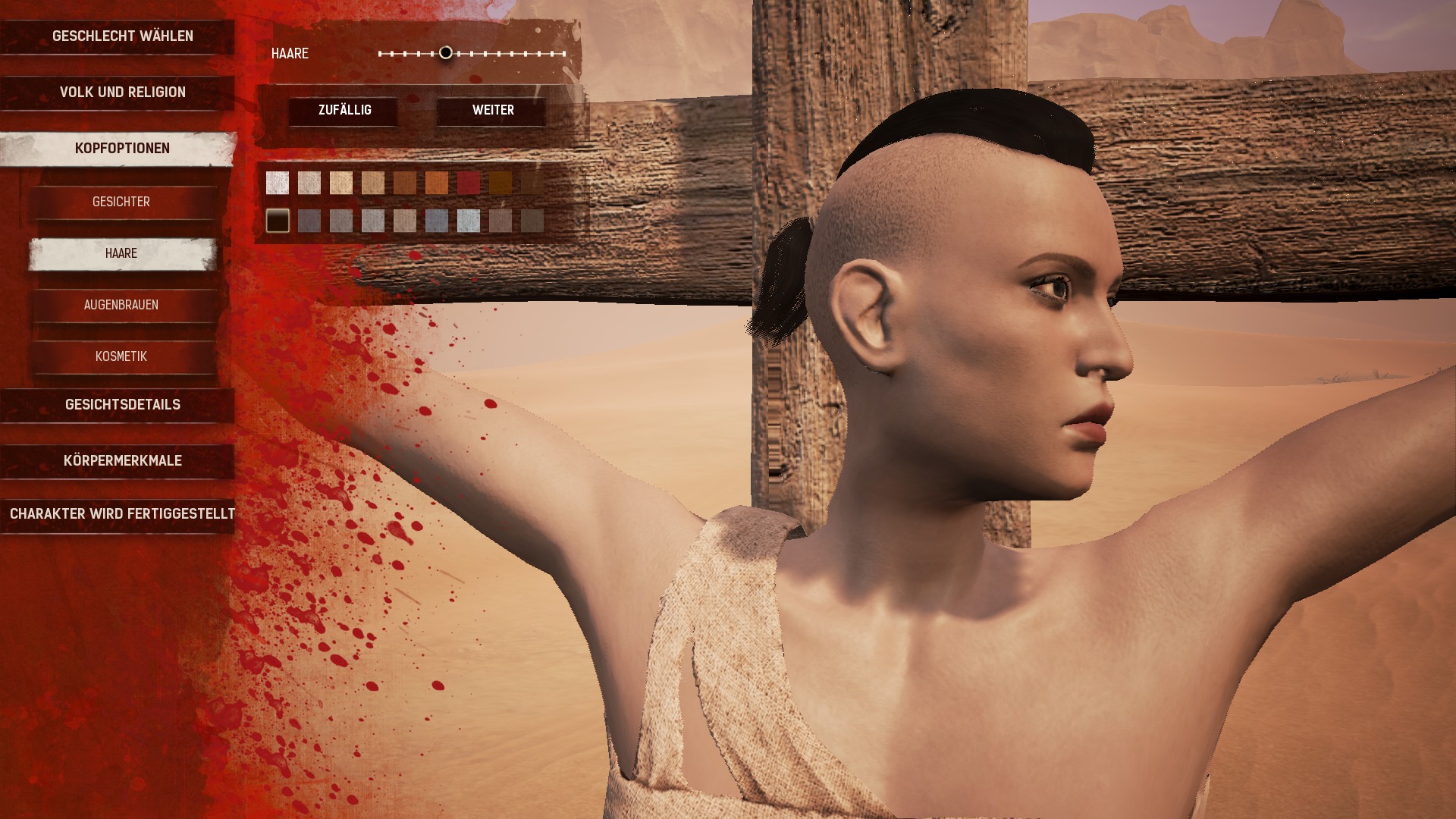The image size is (1456, 819).
Task: Select the Haare sub-option
Action: tap(121, 253)
